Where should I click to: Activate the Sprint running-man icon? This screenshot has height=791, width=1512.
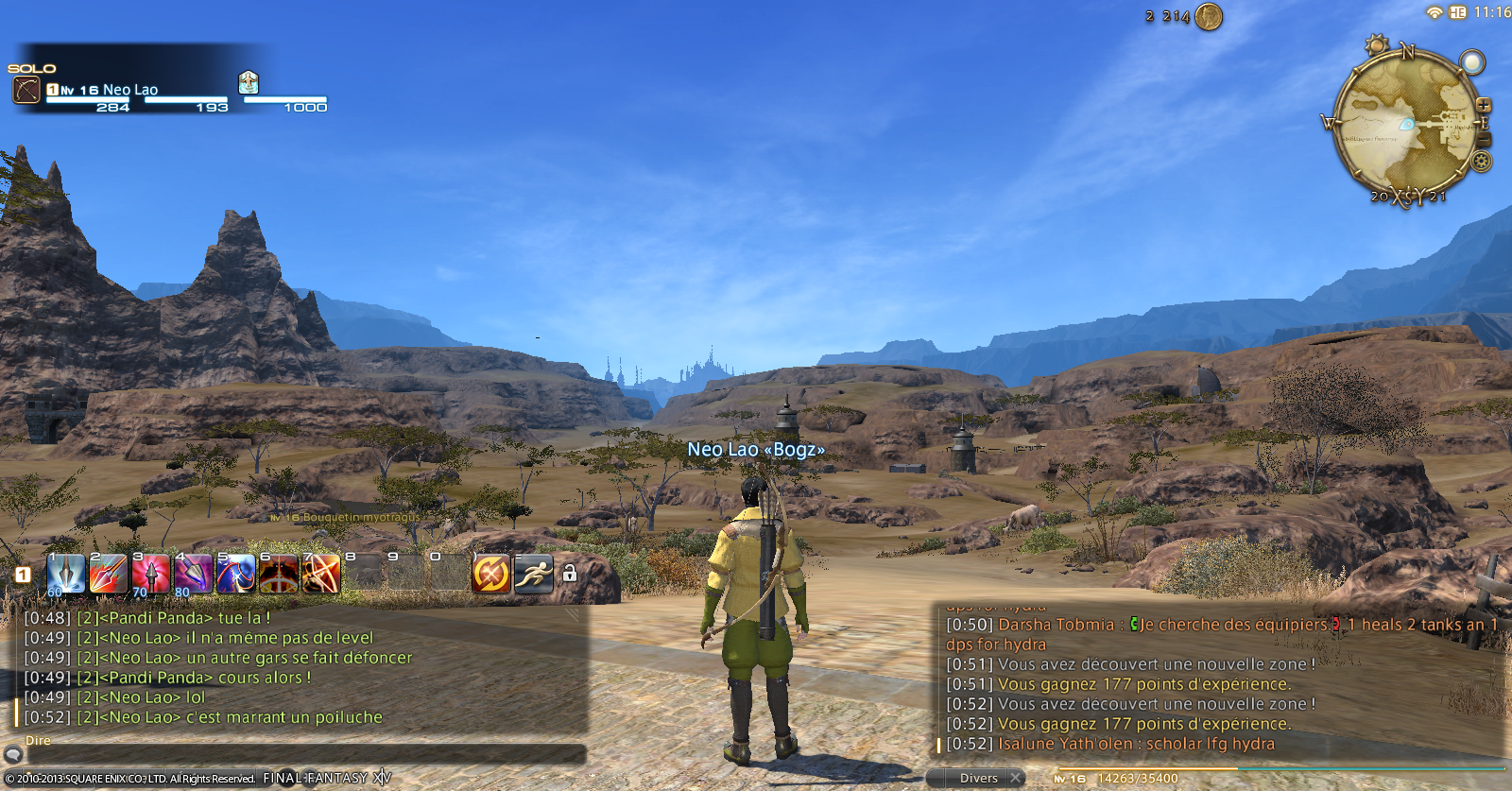(x=534, y=574)
